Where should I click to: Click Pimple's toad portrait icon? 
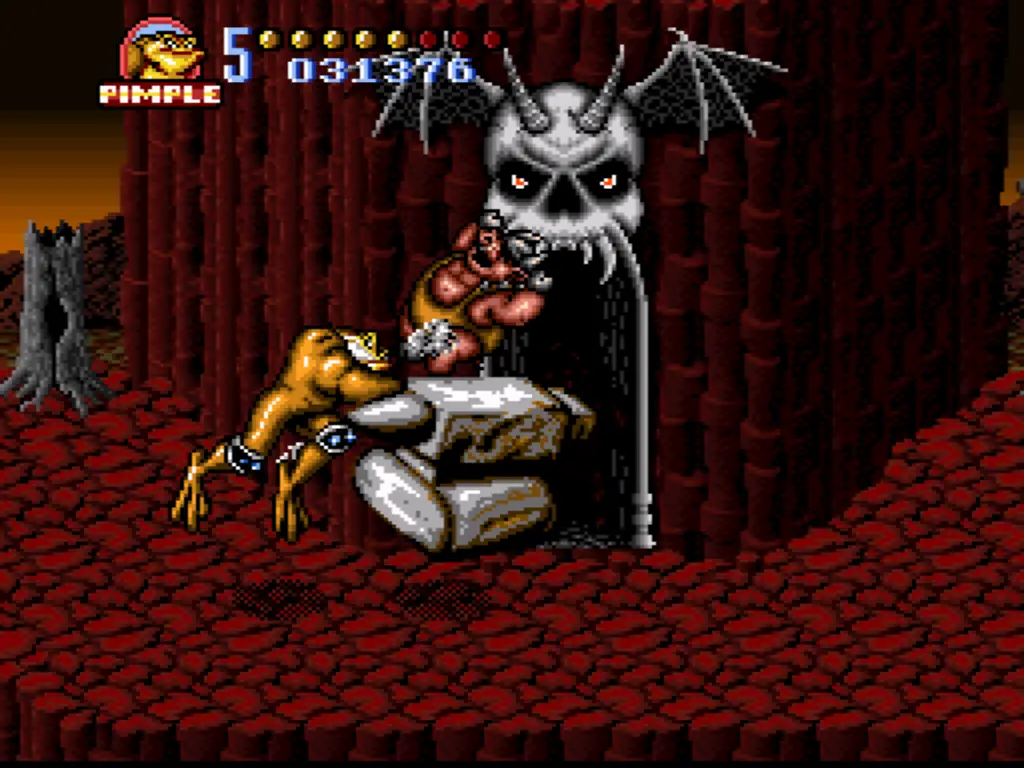click(161, 50)
